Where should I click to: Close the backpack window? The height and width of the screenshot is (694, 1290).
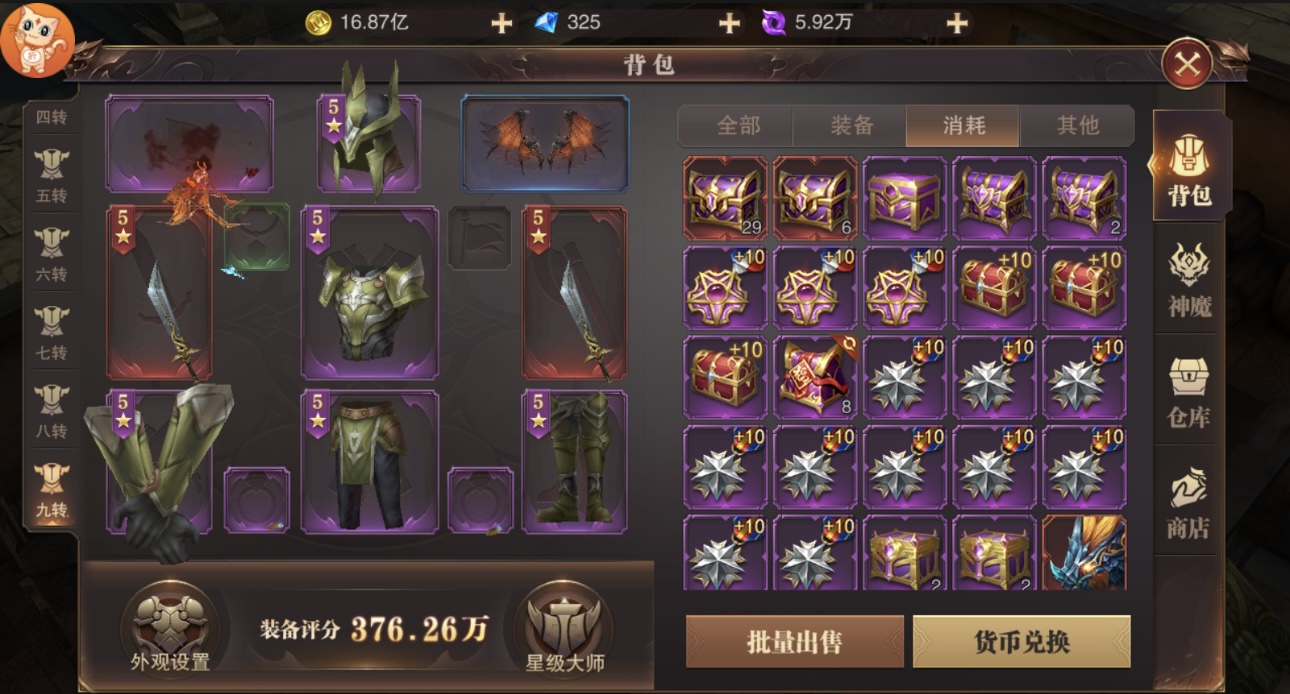[x=1187, y=65]
